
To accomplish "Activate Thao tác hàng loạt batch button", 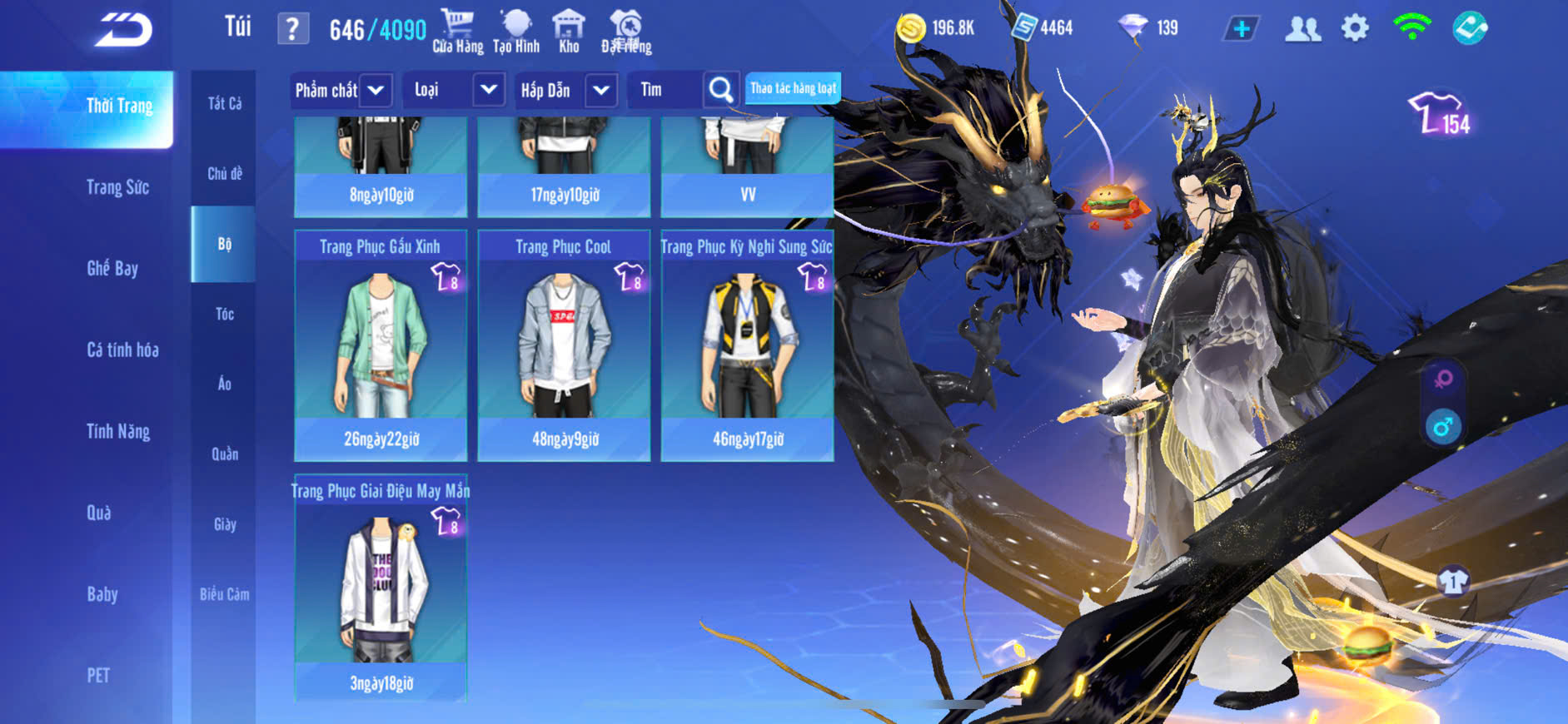I will pos(793,88).
